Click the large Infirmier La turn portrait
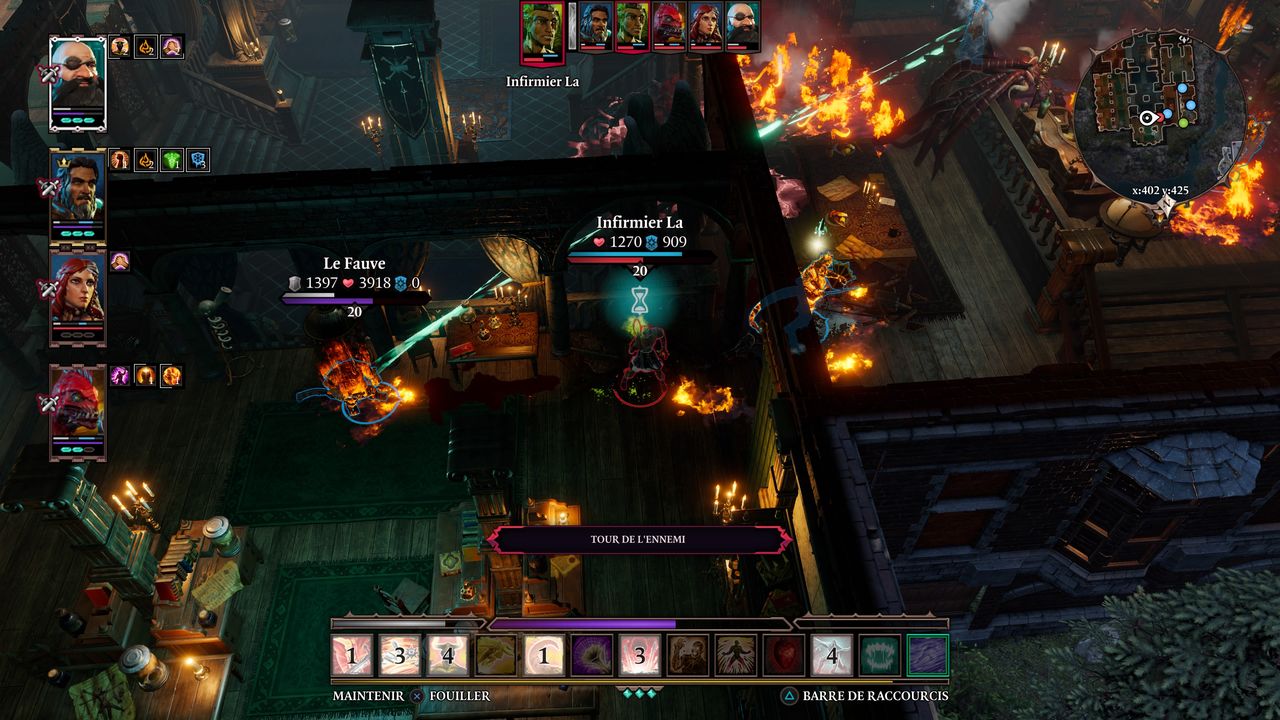The width and height of the screenshot is (1280, 720). tap(542, 31)
